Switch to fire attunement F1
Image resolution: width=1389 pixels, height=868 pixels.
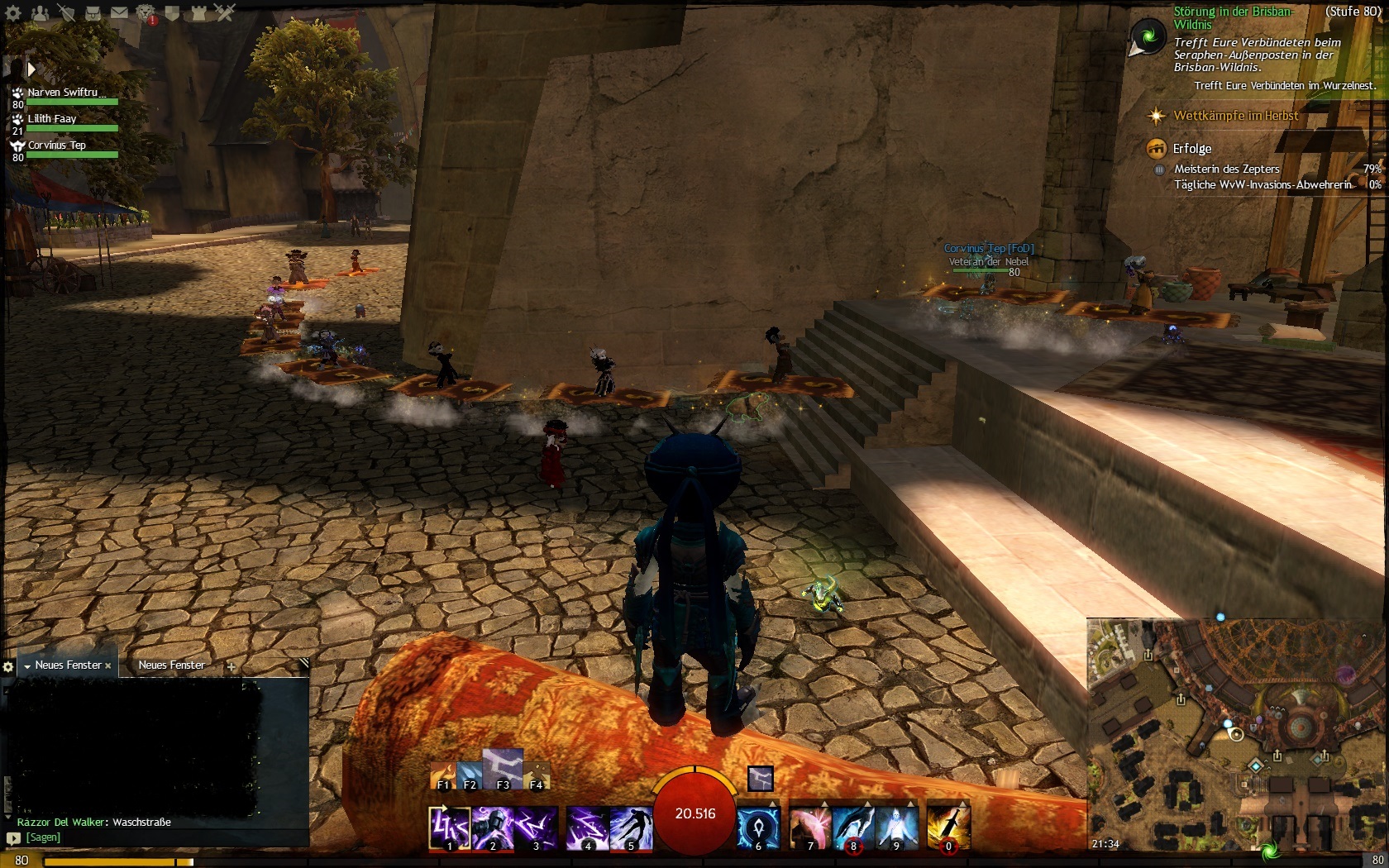443,777
